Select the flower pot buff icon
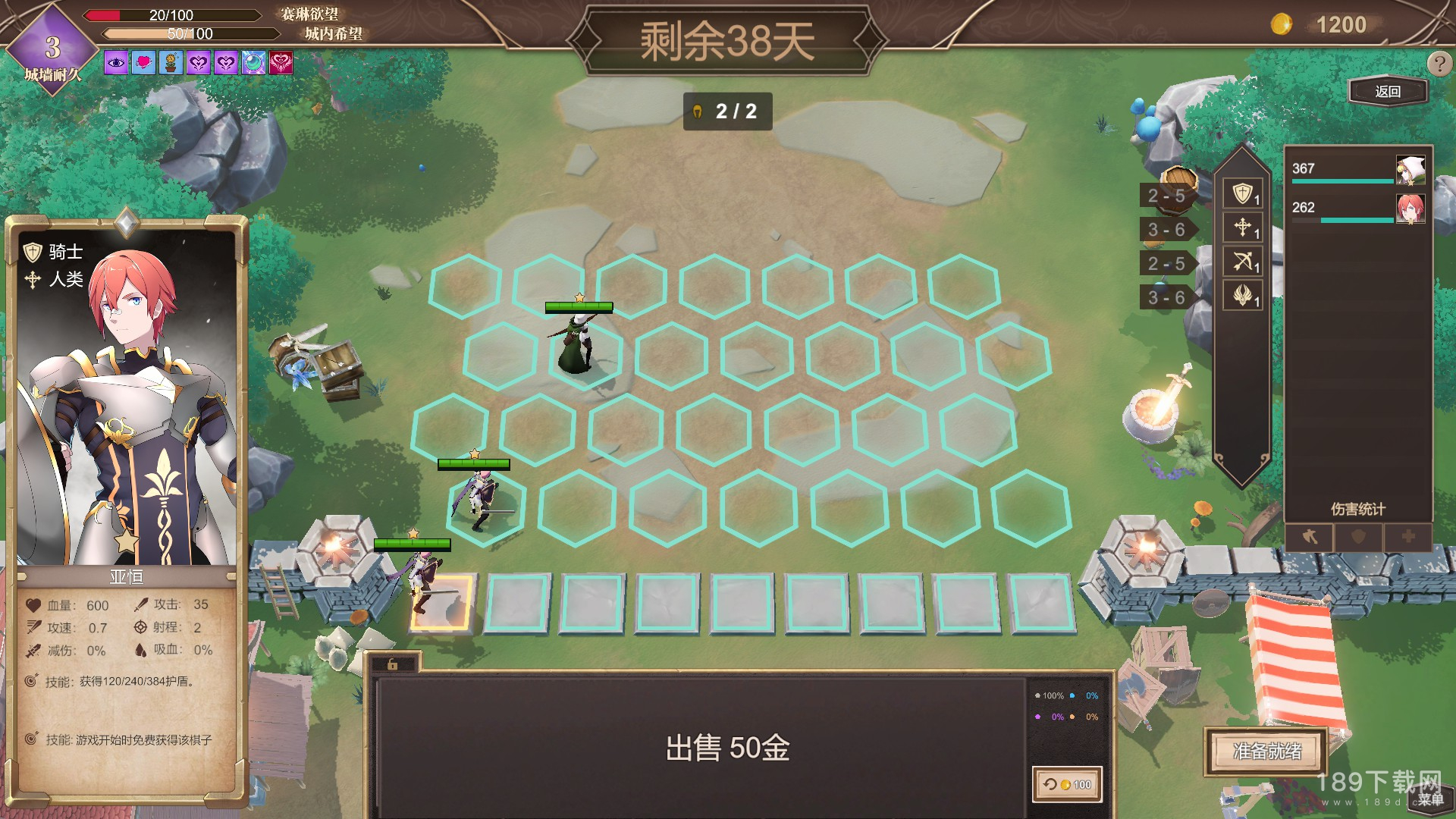1456x819 pixels. click(x=170, y=64)
